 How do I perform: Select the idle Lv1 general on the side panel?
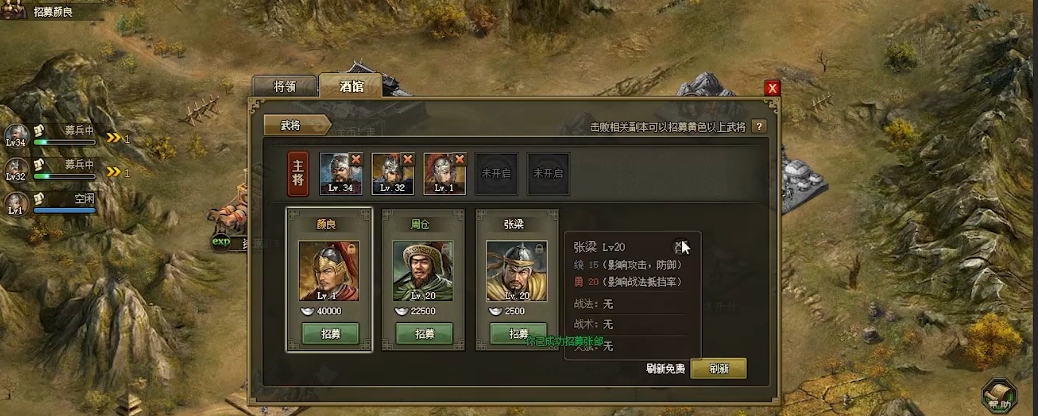tap(16, 203)
